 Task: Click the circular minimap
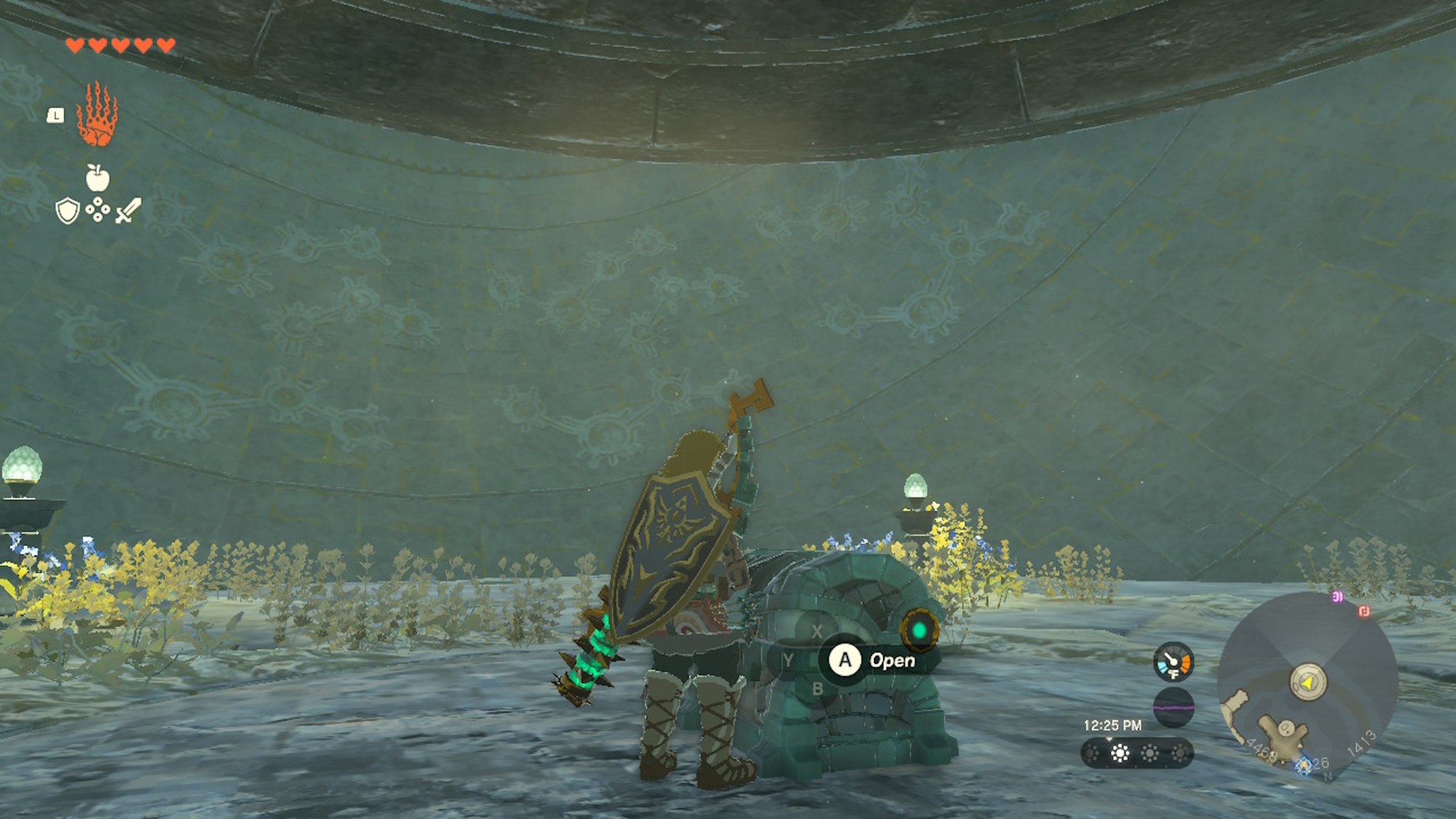click(x=1307, y=684)
